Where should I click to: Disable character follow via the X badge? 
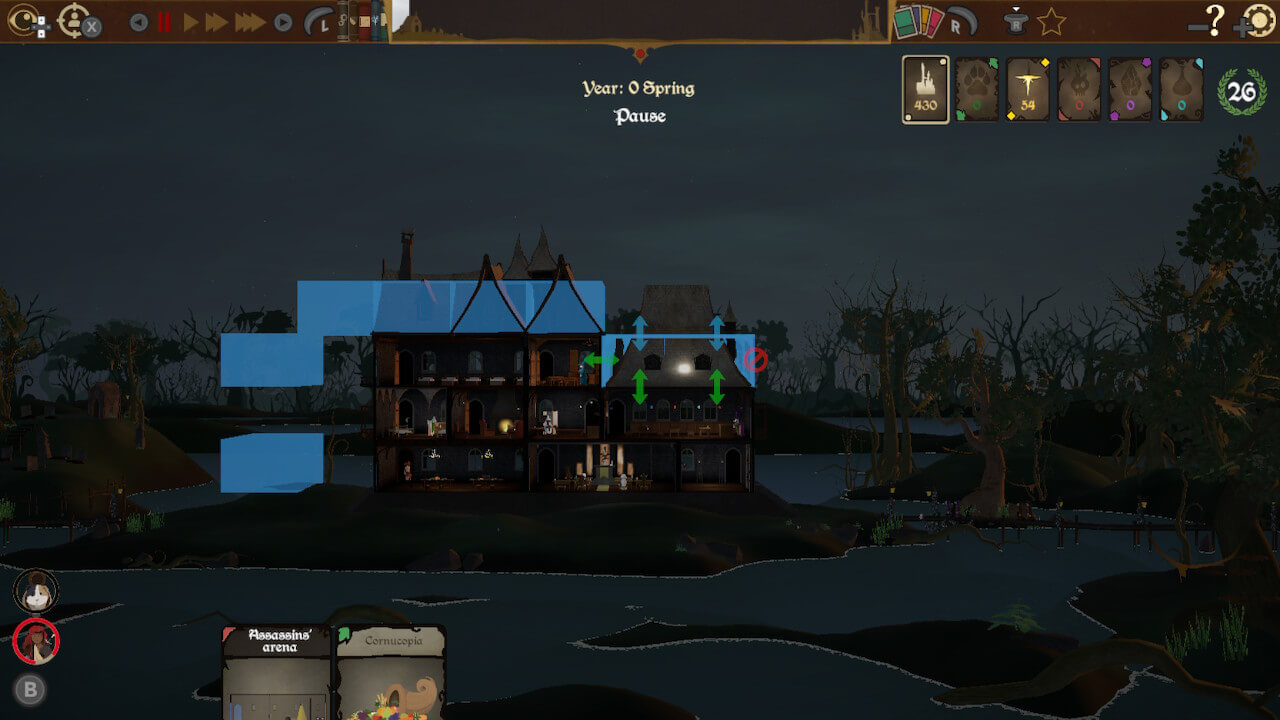92,26
